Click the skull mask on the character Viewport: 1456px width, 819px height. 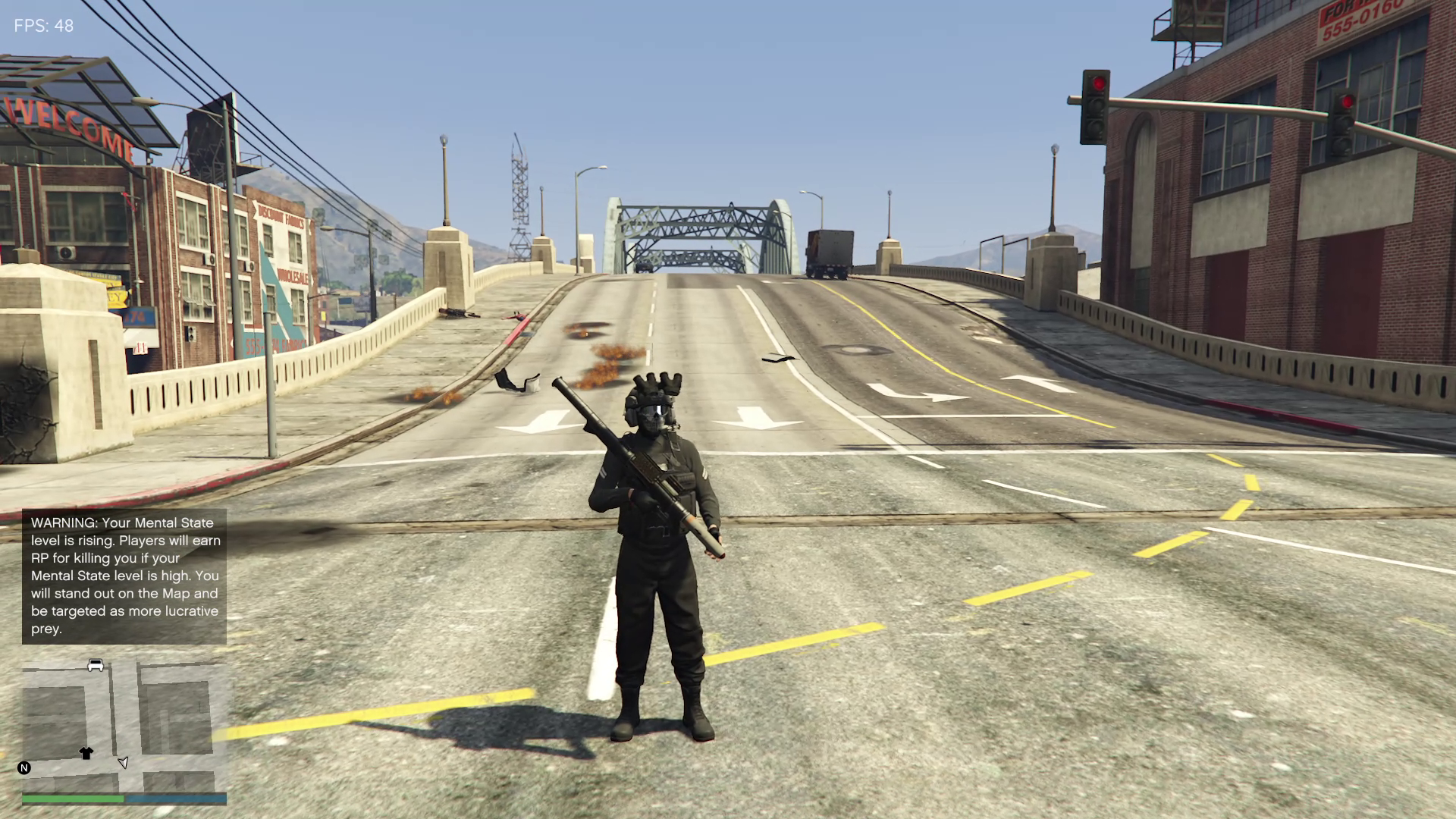(653, 422)
